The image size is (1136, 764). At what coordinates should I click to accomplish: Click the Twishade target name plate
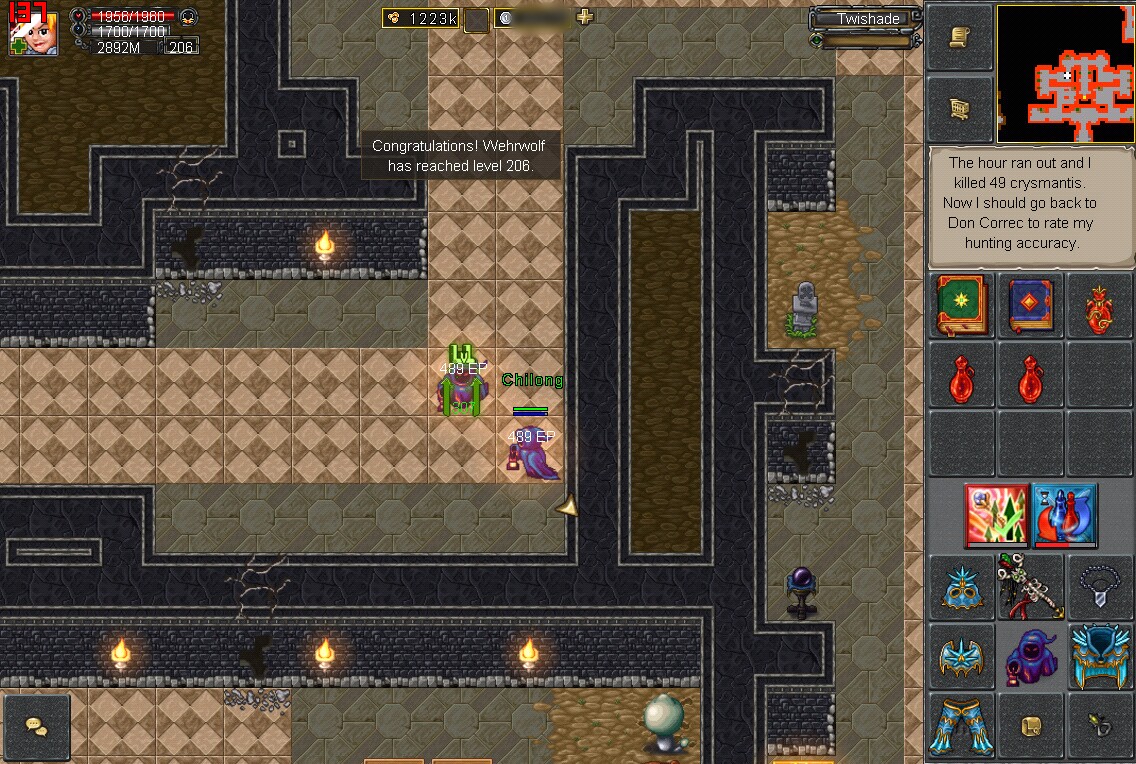pos(868,19)
